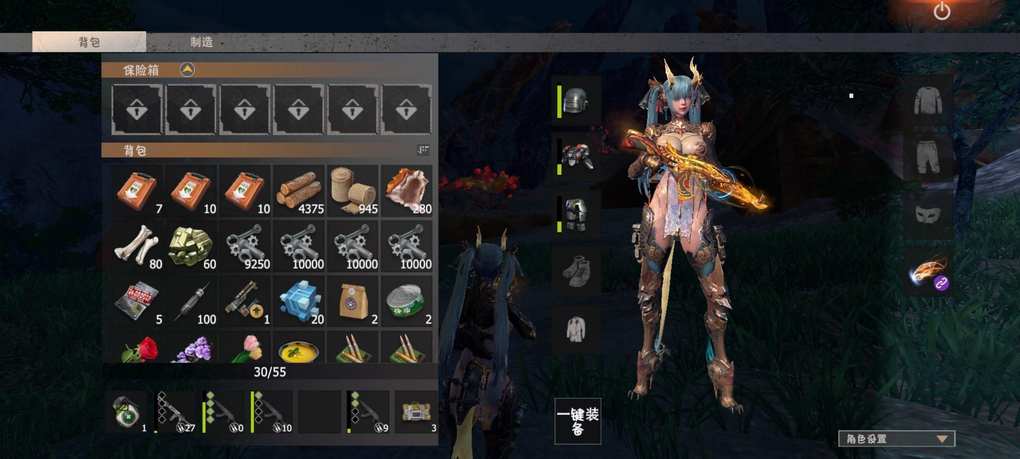Click the power button icon
Viewport: 1020px width, 459px height.
pos(941,12)
